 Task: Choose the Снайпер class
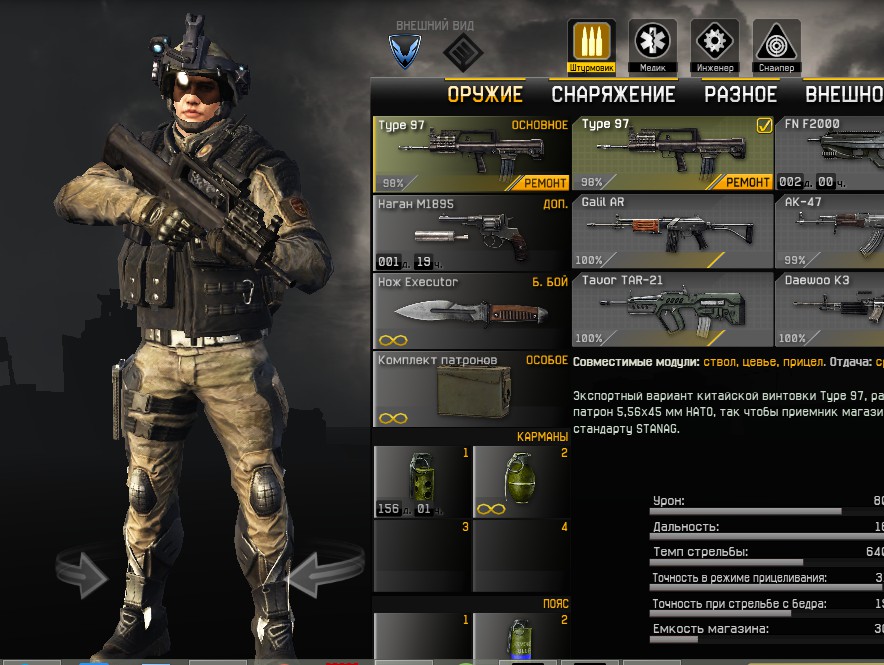tap(776, 45)
